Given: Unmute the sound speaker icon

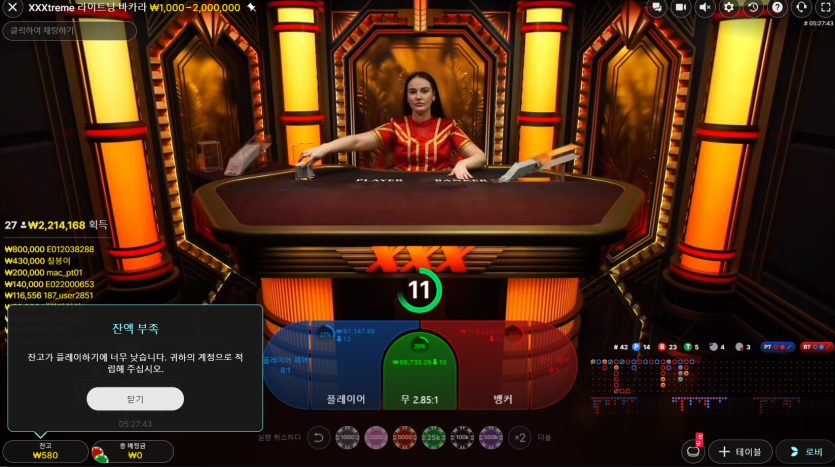Looking at the screenshot, I should (705, 8).
